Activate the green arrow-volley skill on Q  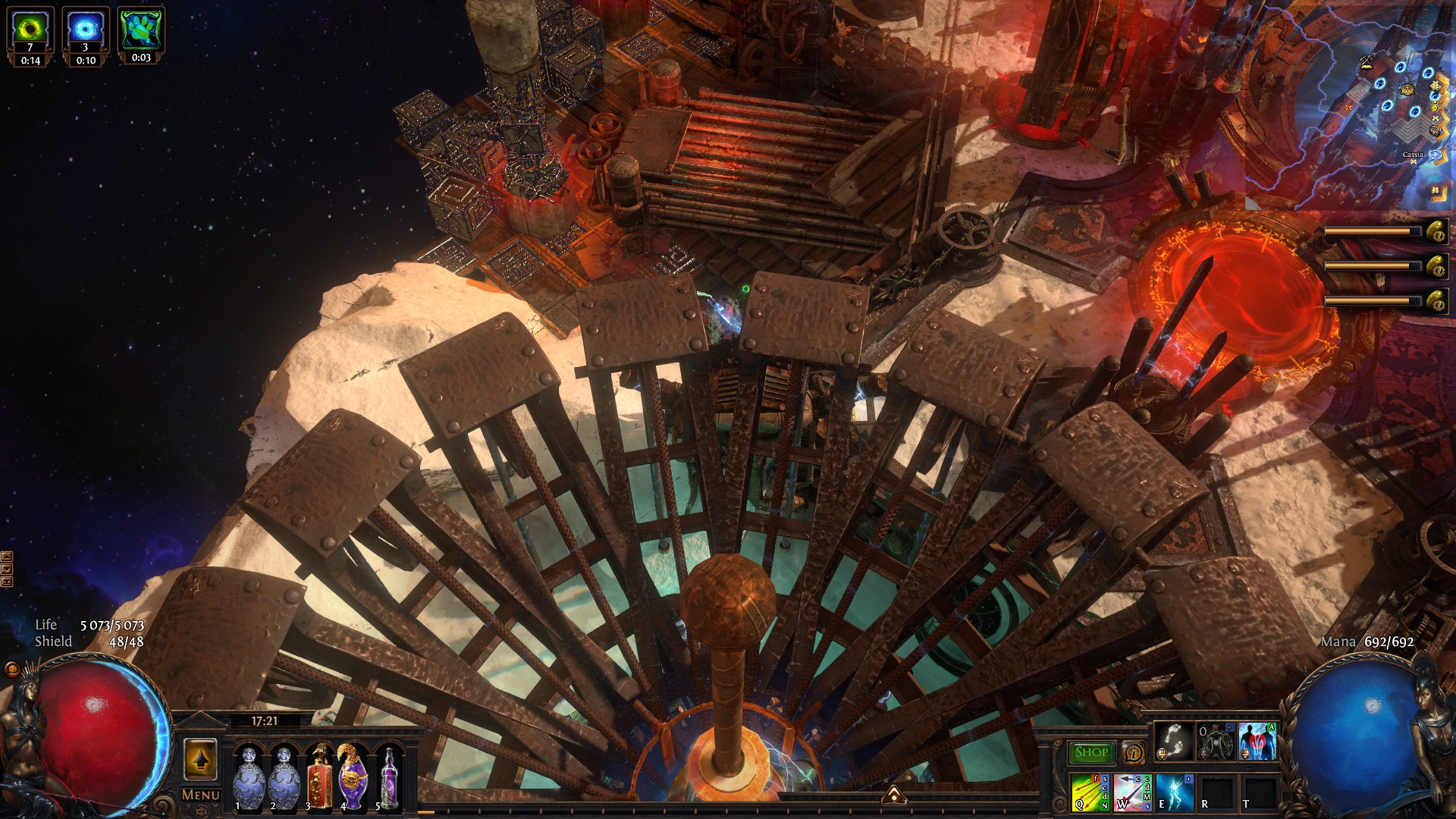click(x=1090, y=792)
